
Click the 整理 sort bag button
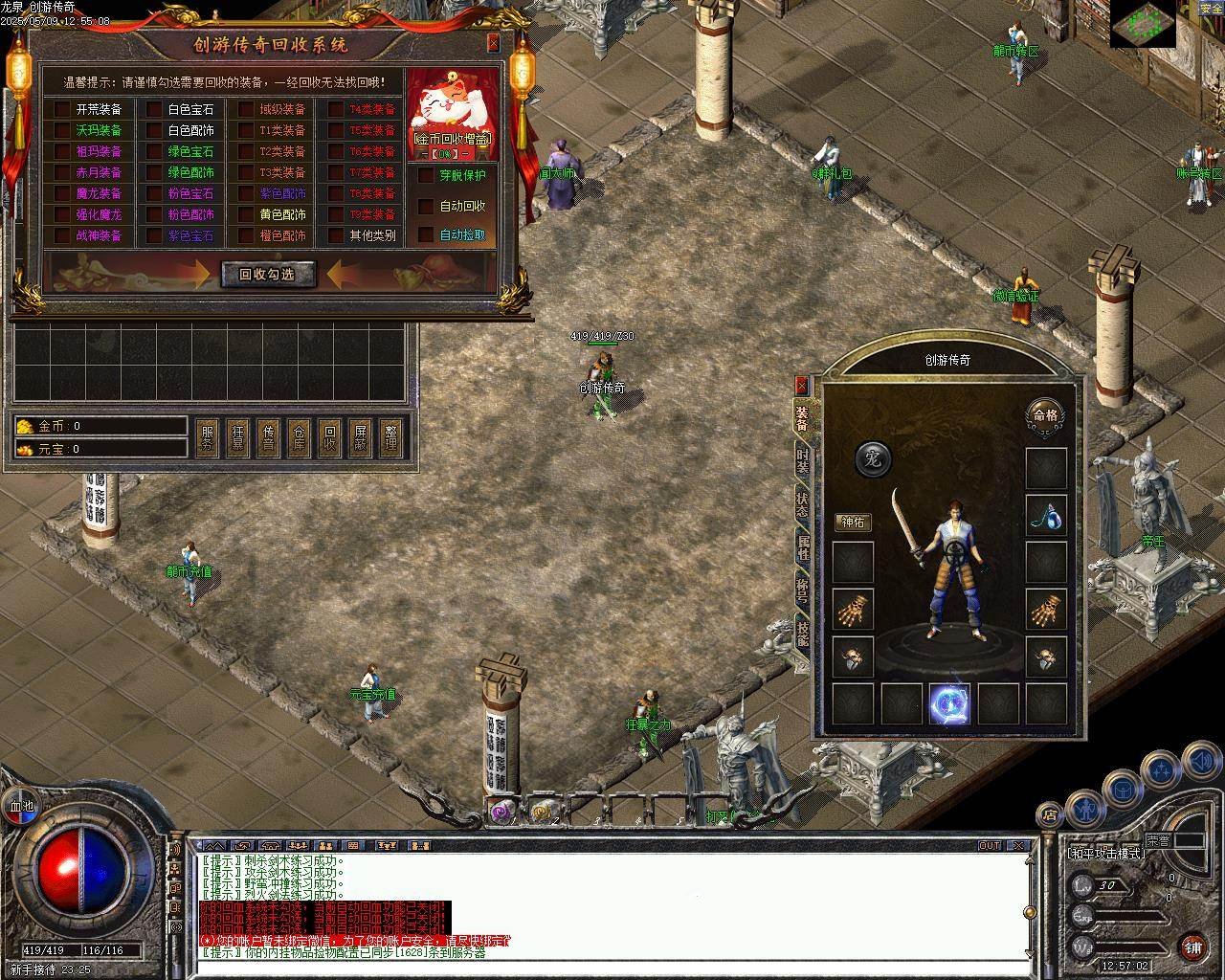390,438
